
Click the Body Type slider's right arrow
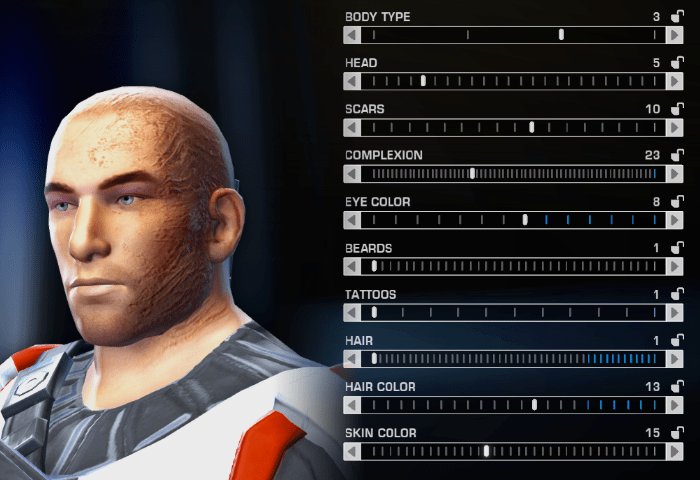(676, 35)
